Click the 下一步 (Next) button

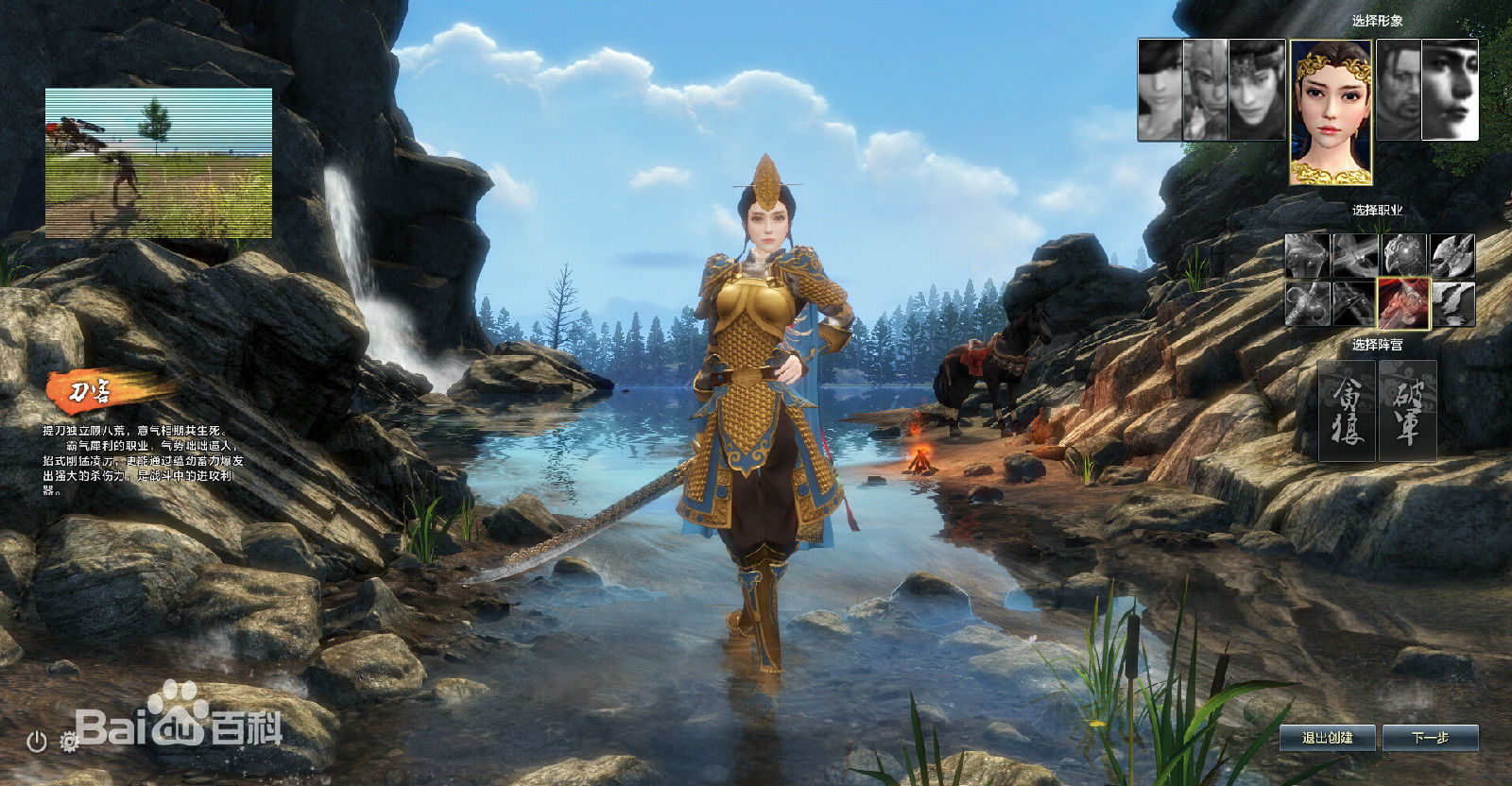point(1430,738)
